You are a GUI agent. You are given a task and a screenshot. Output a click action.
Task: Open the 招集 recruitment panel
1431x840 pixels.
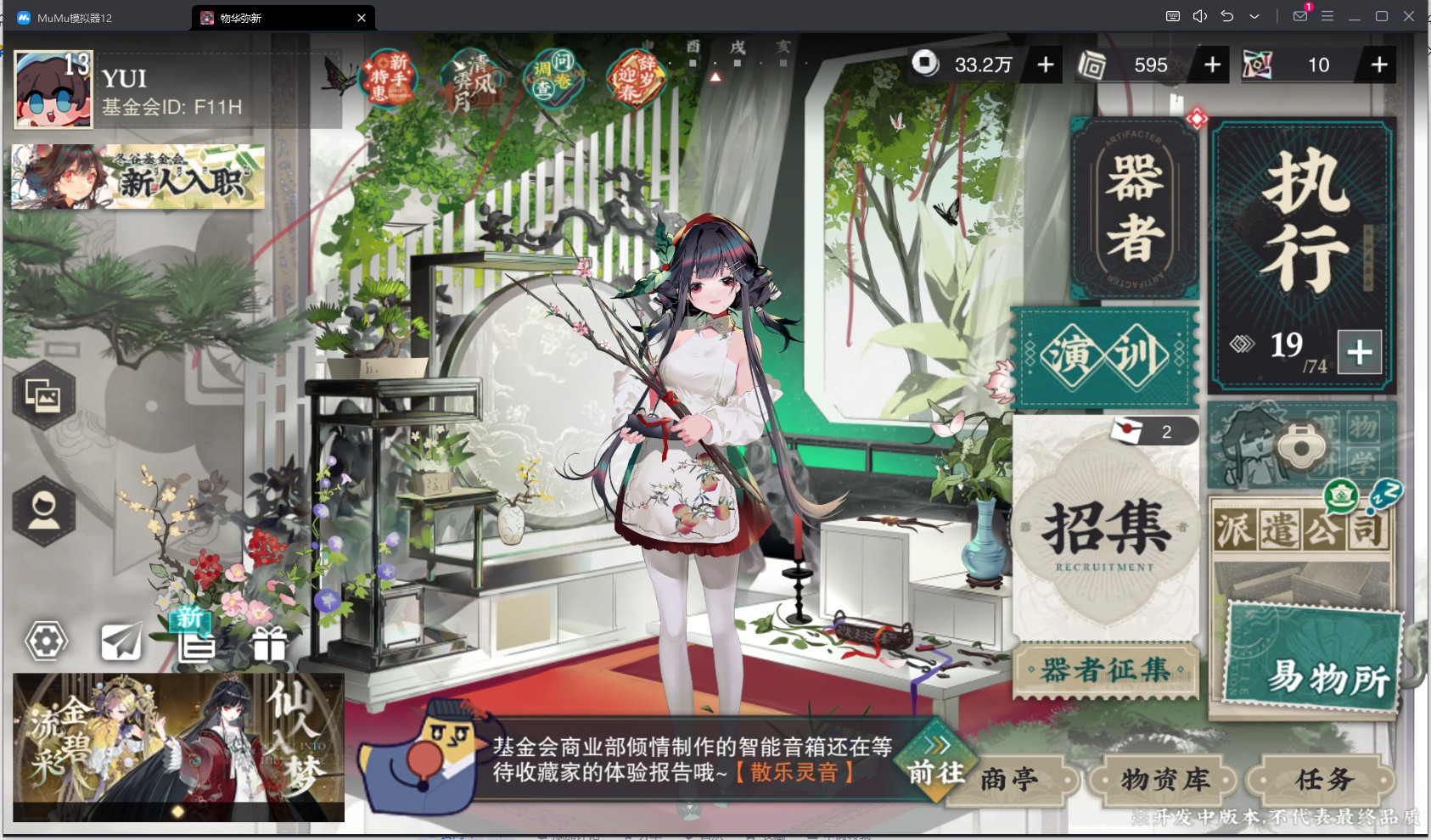[x=1104, y=530]
